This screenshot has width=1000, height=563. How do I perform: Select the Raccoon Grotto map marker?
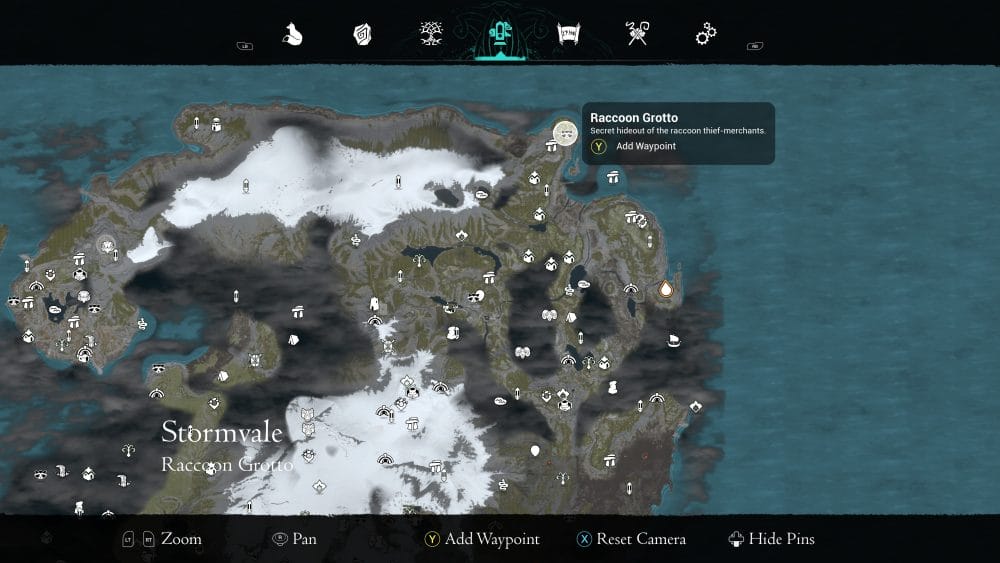[565, 132]
